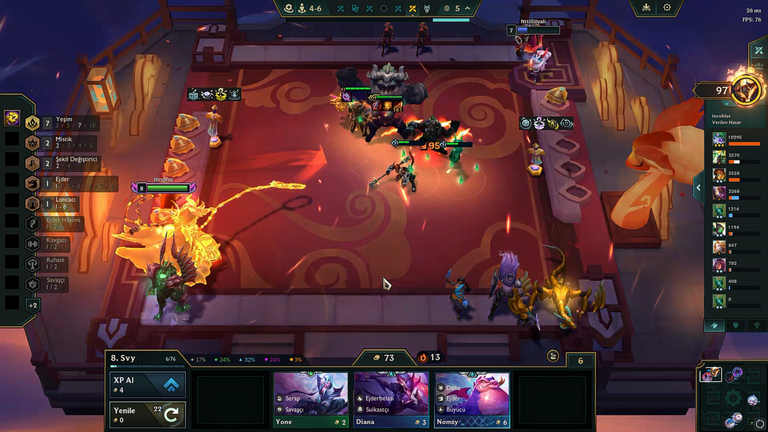The width and height of the screenshot is (768, 432).
Task: Open the minimap in the corner
Action: coord(732,396)
